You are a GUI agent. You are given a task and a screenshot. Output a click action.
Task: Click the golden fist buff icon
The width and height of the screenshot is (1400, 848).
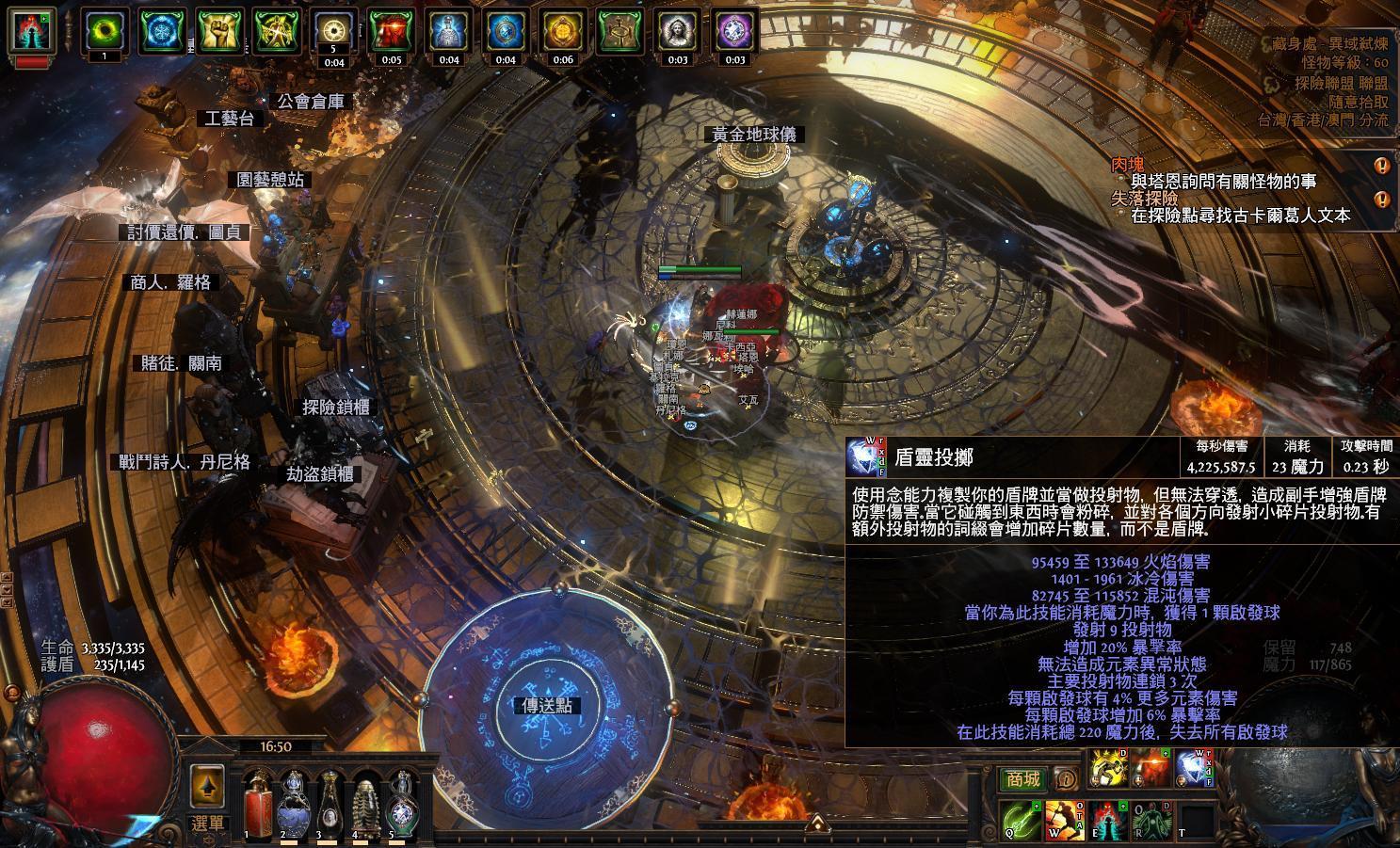tap(221, 31)
